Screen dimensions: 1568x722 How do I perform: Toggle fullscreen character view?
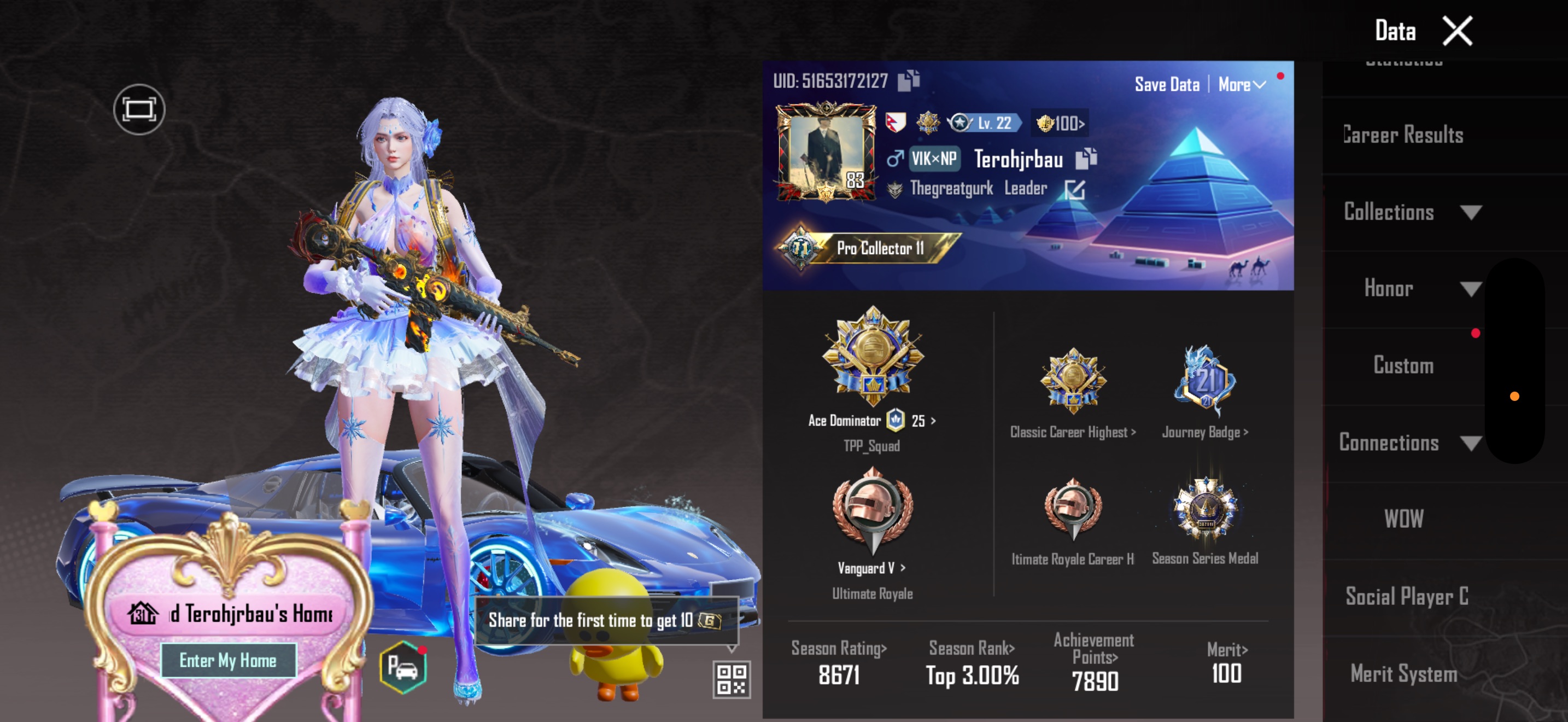tap(139, 109)
